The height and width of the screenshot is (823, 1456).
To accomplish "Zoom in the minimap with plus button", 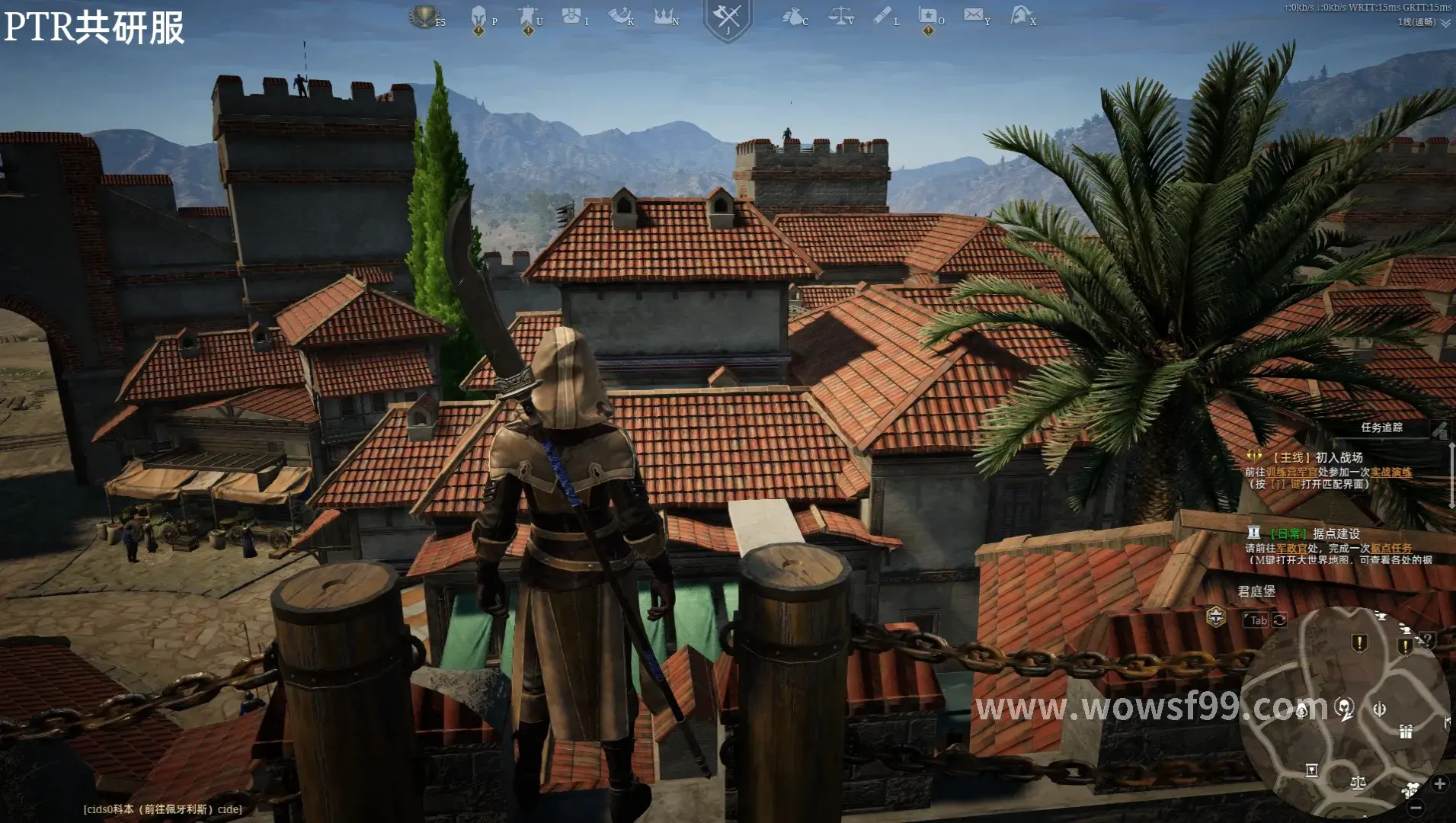I will (1439, 783).
